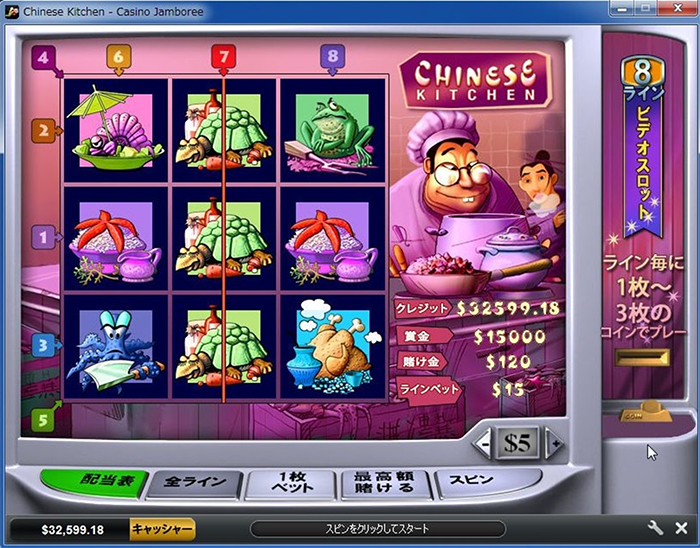Select the 全ライン all-lines button
700x548 pixels.
point(190,485)
